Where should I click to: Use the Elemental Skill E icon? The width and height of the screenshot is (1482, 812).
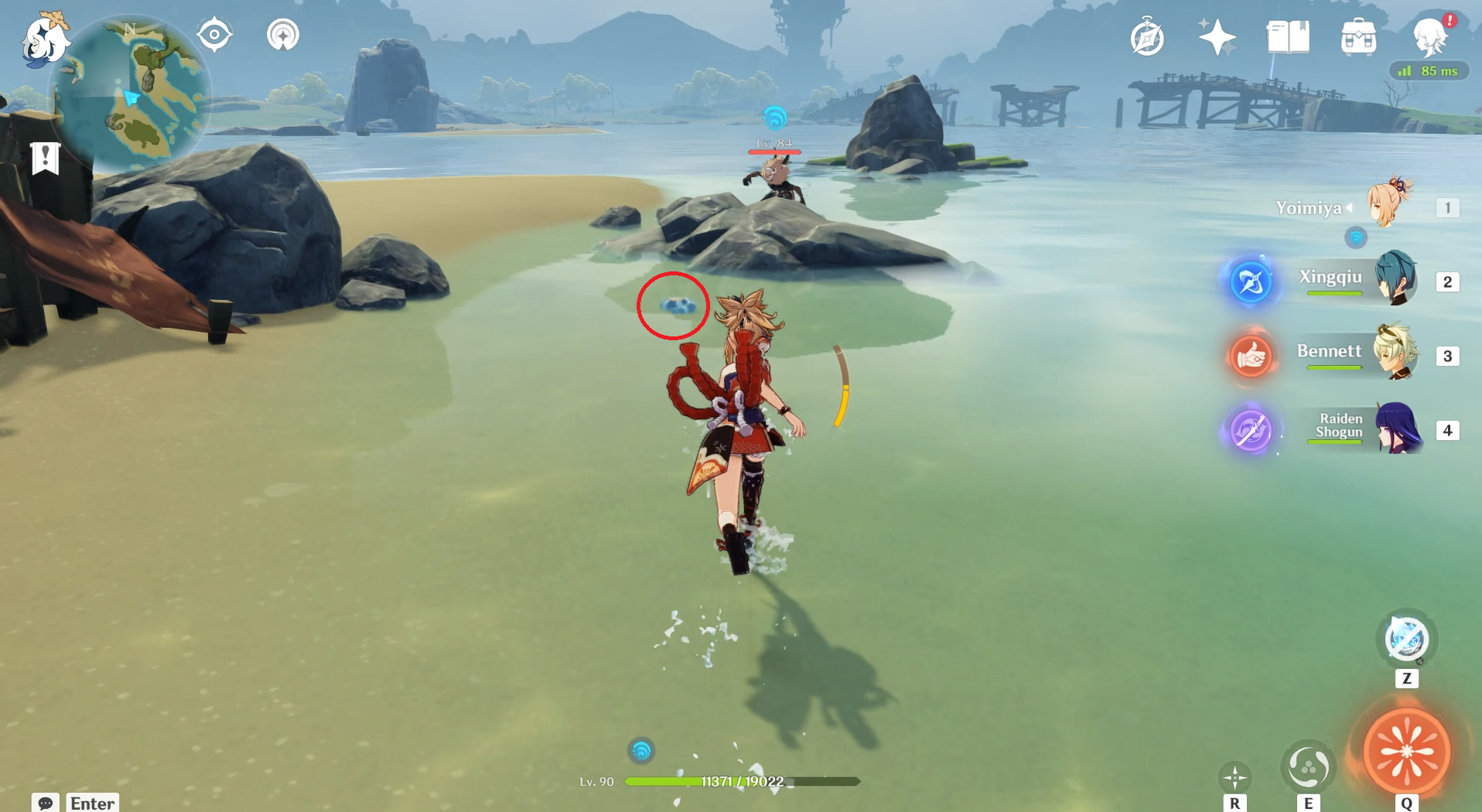tap(1309, 767)
